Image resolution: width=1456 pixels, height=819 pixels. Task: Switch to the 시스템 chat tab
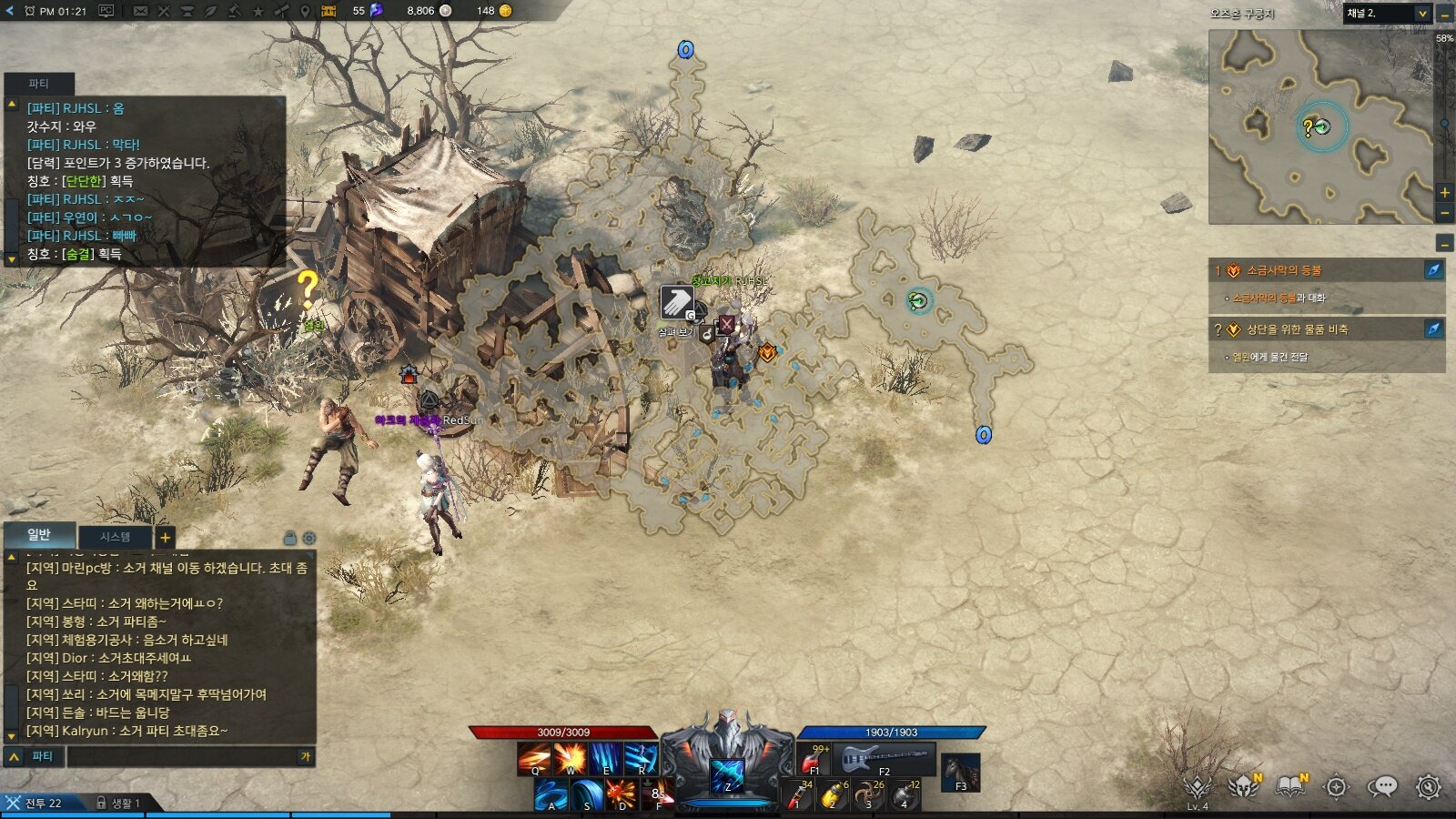click(x=116, y=537)
